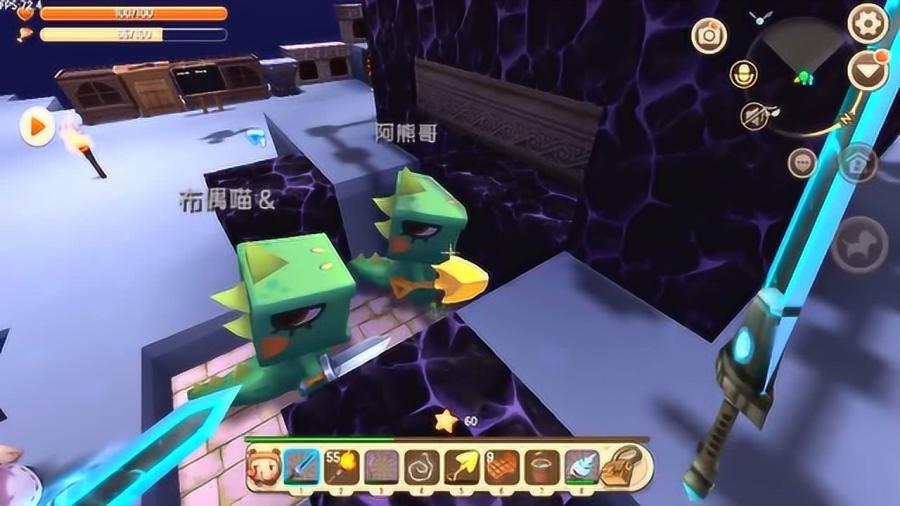
Task: Select the blue sword hotbar slot
Action: [301, 465]
